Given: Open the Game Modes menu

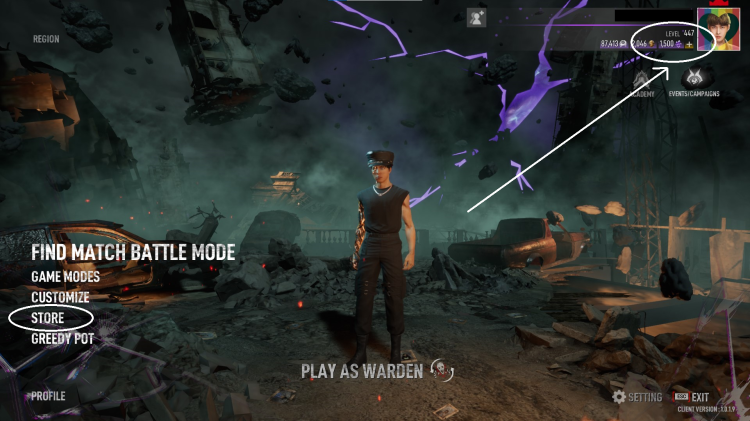Looking at the screenshot, I should [65, 276].
